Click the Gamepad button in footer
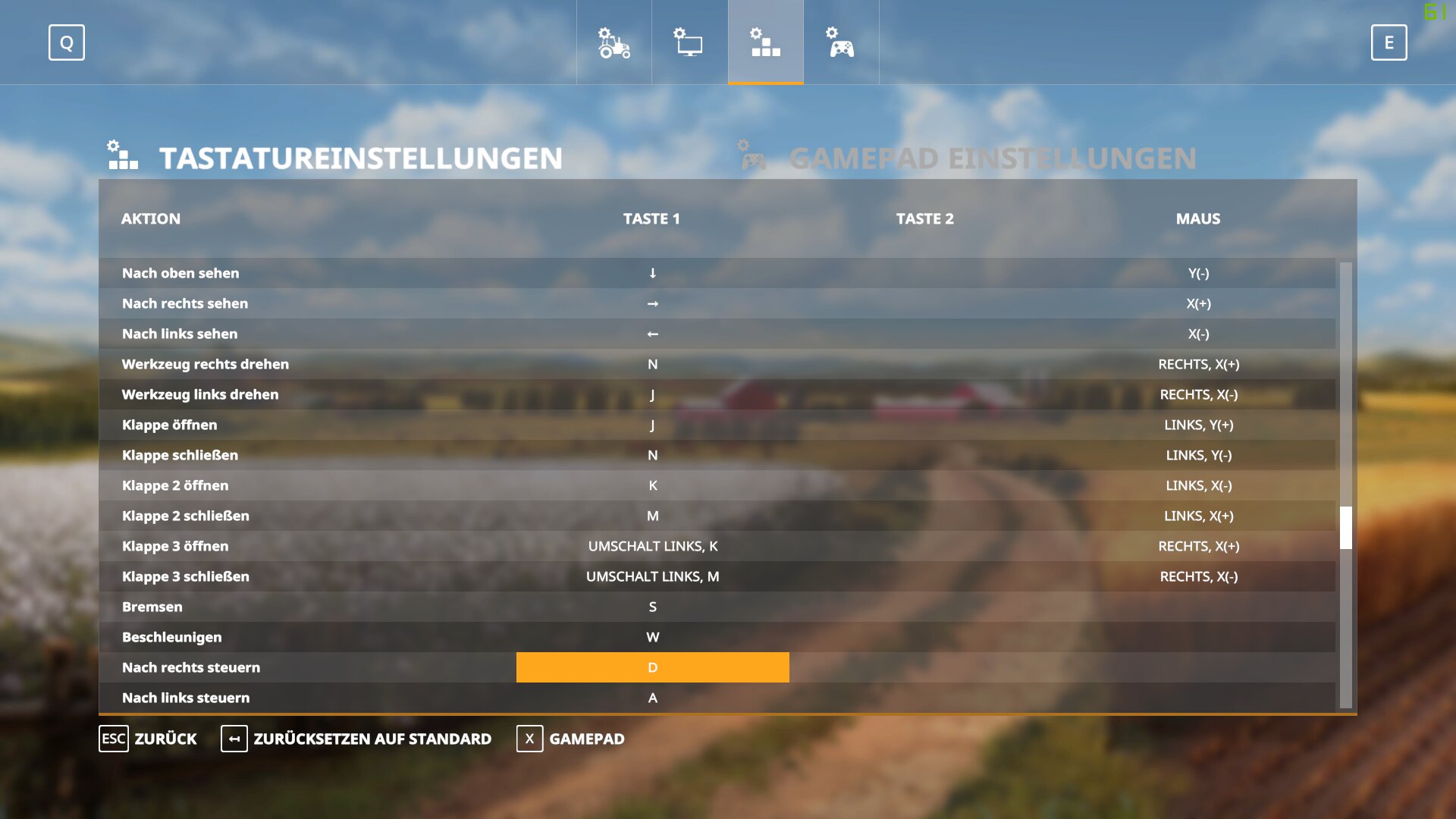Screen dimensions: 1456x819 pos(571,739)
